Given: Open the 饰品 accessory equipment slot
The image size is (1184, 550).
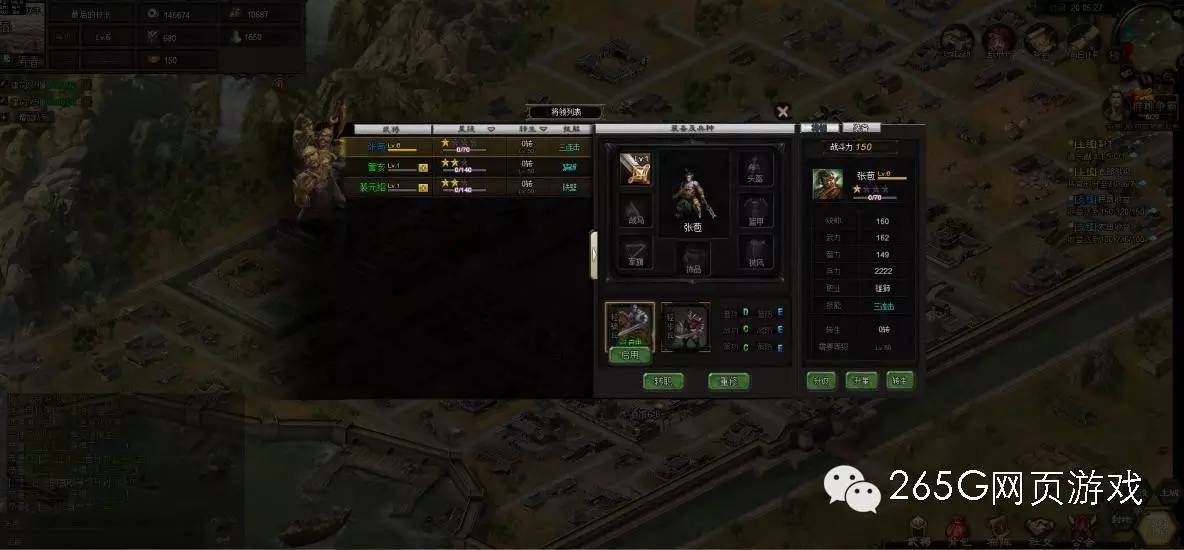Looking at the screenshot, I should click(x=694, y=259).
